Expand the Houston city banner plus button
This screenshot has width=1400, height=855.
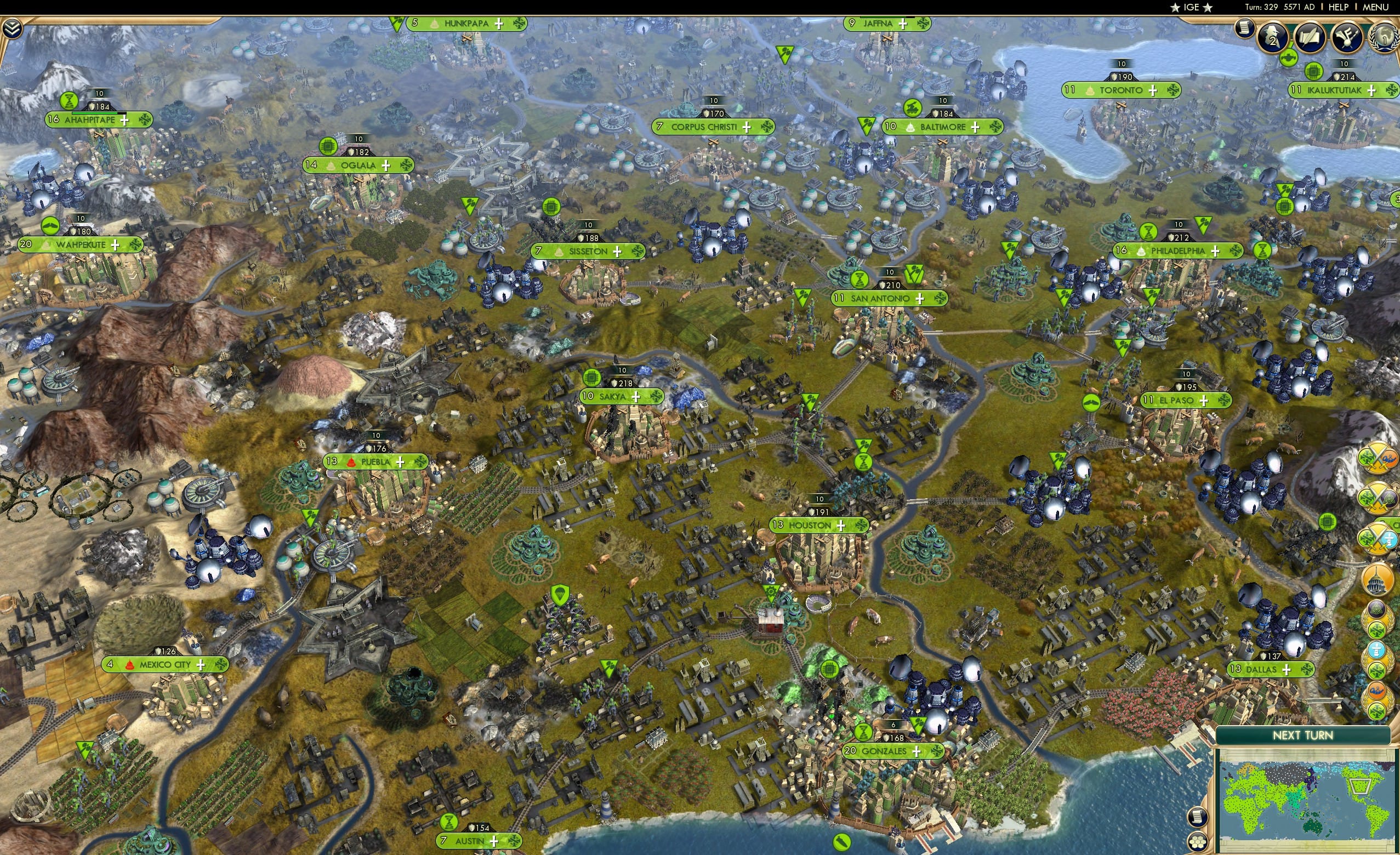tap(841, 525)
